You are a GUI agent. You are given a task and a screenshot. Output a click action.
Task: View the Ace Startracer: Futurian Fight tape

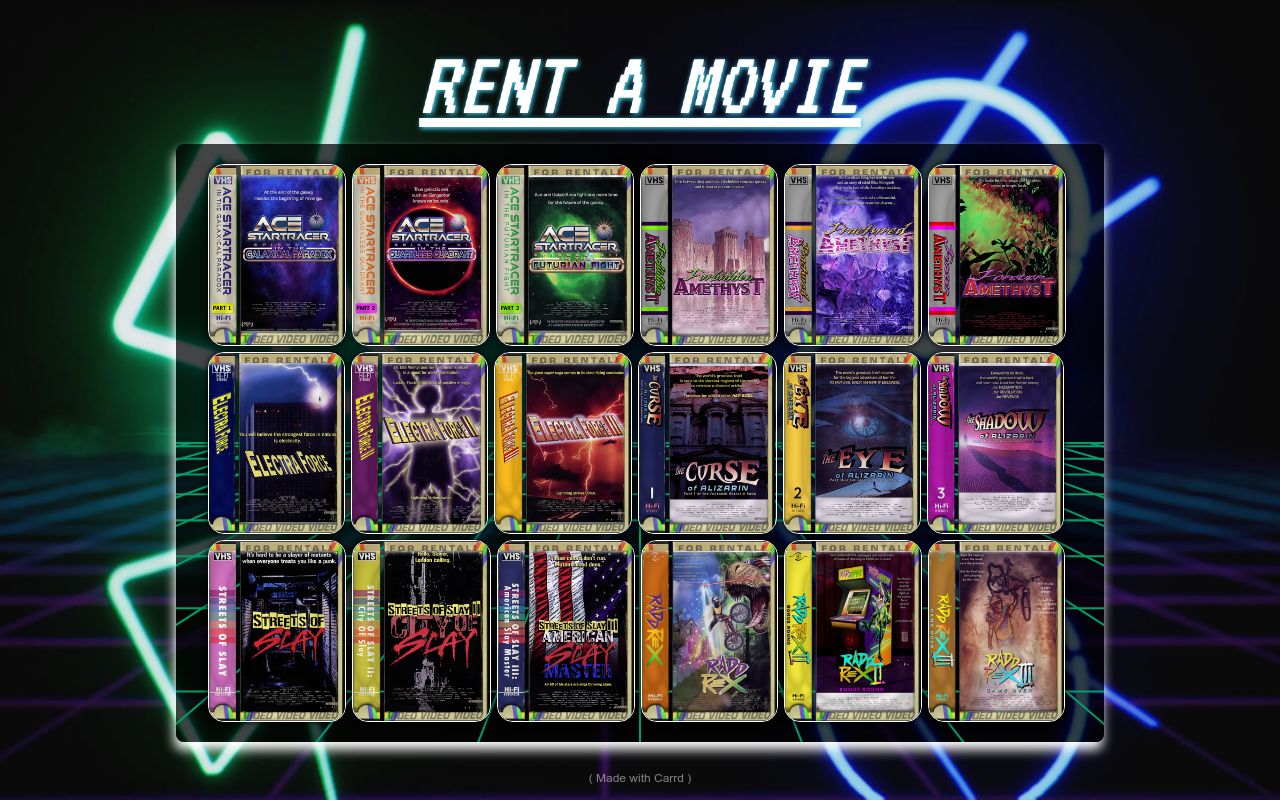(565, 250)
